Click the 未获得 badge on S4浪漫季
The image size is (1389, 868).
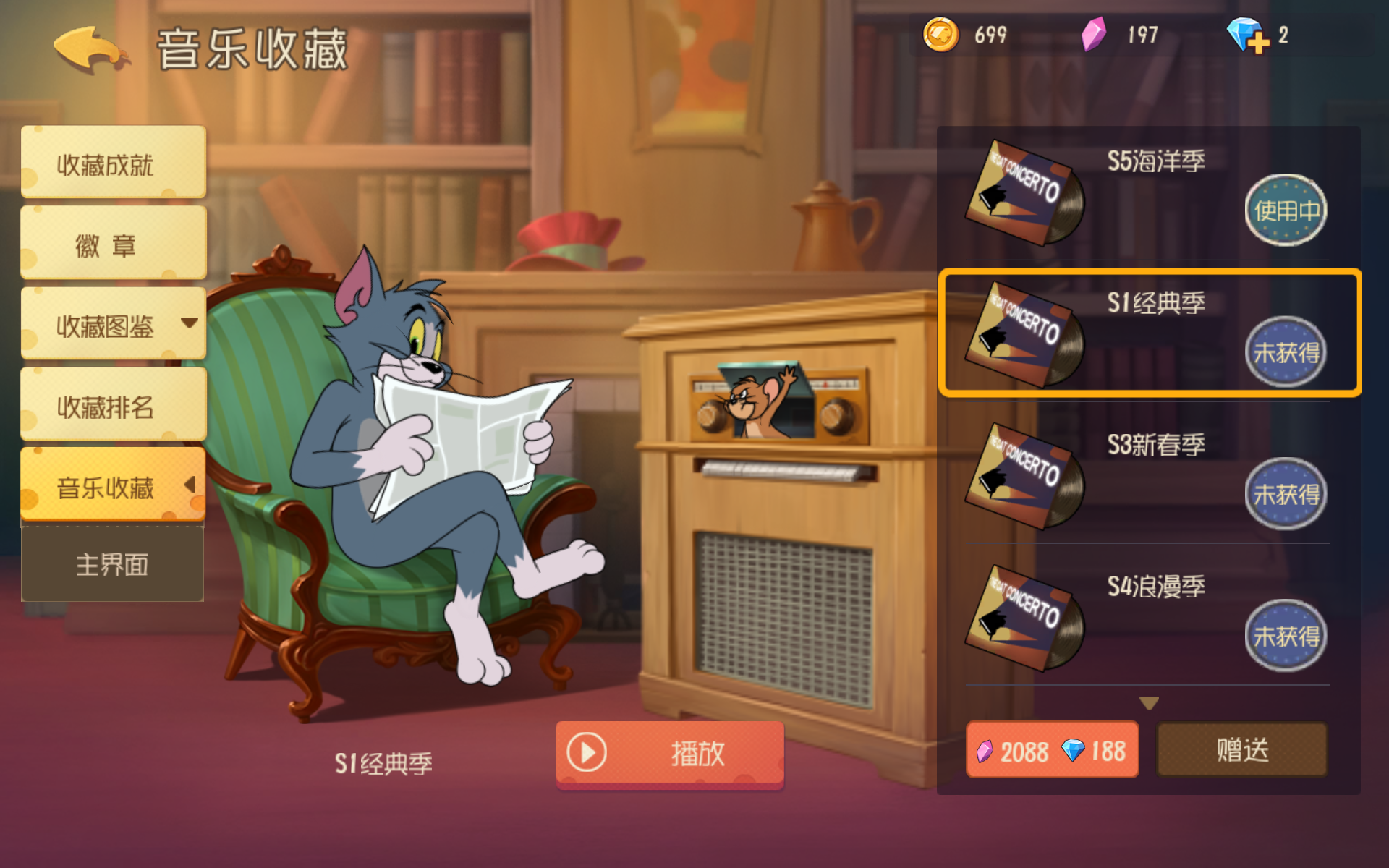pos(1286,635)
